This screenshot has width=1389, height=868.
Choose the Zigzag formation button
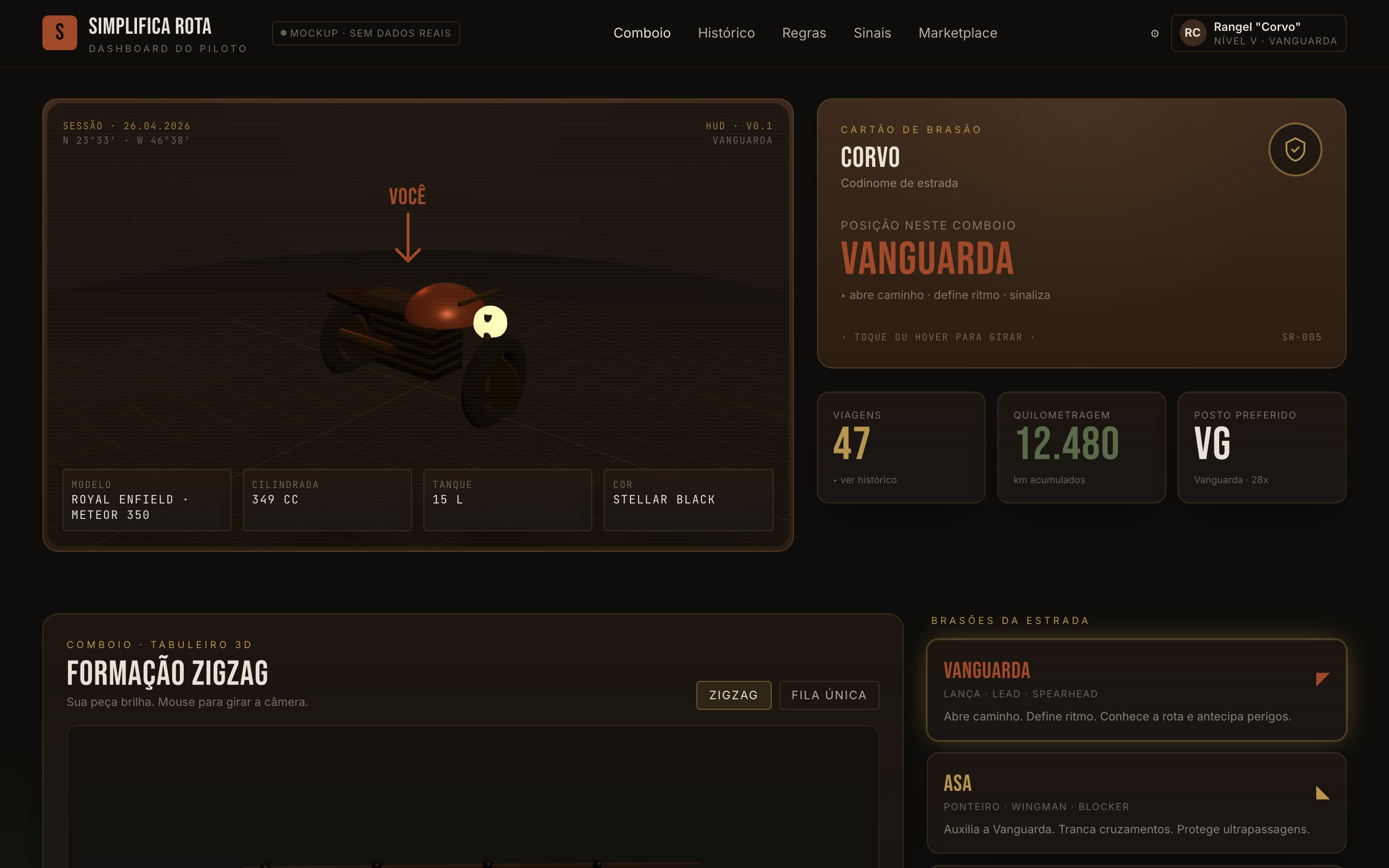733,695
